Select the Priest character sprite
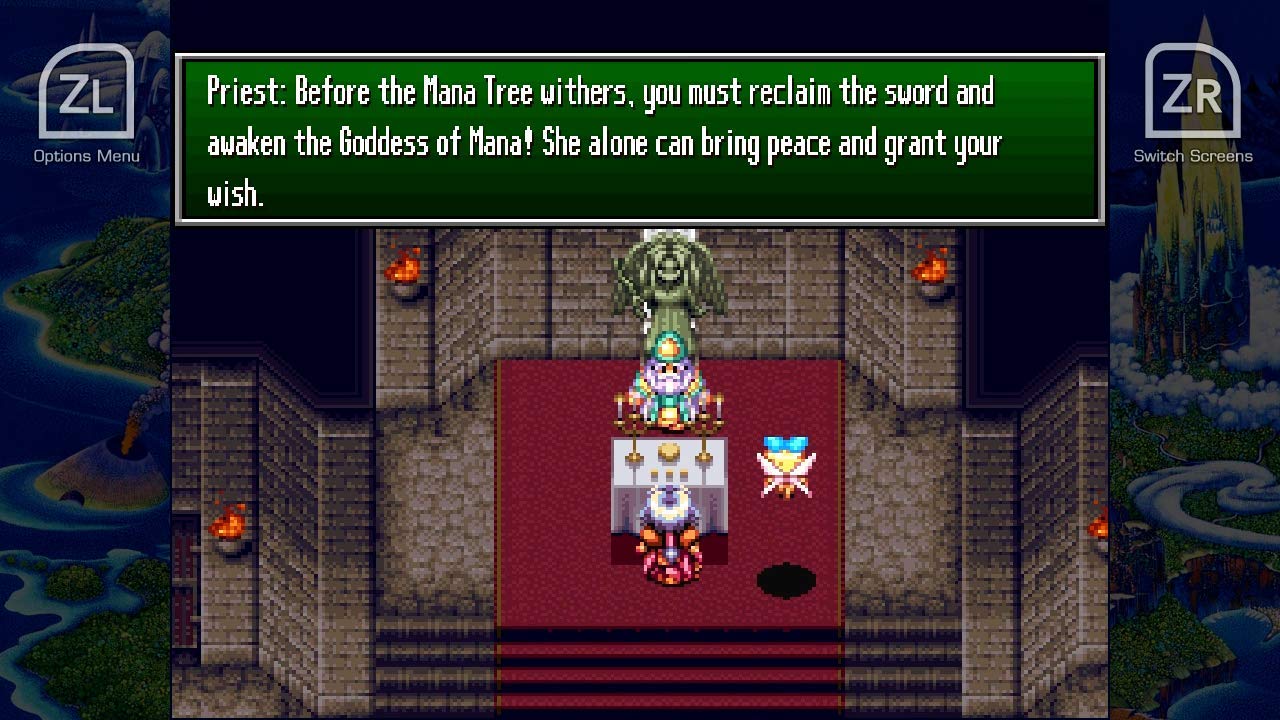The height and width of the screenshot is (720, 1280). [x=668, y=385]
